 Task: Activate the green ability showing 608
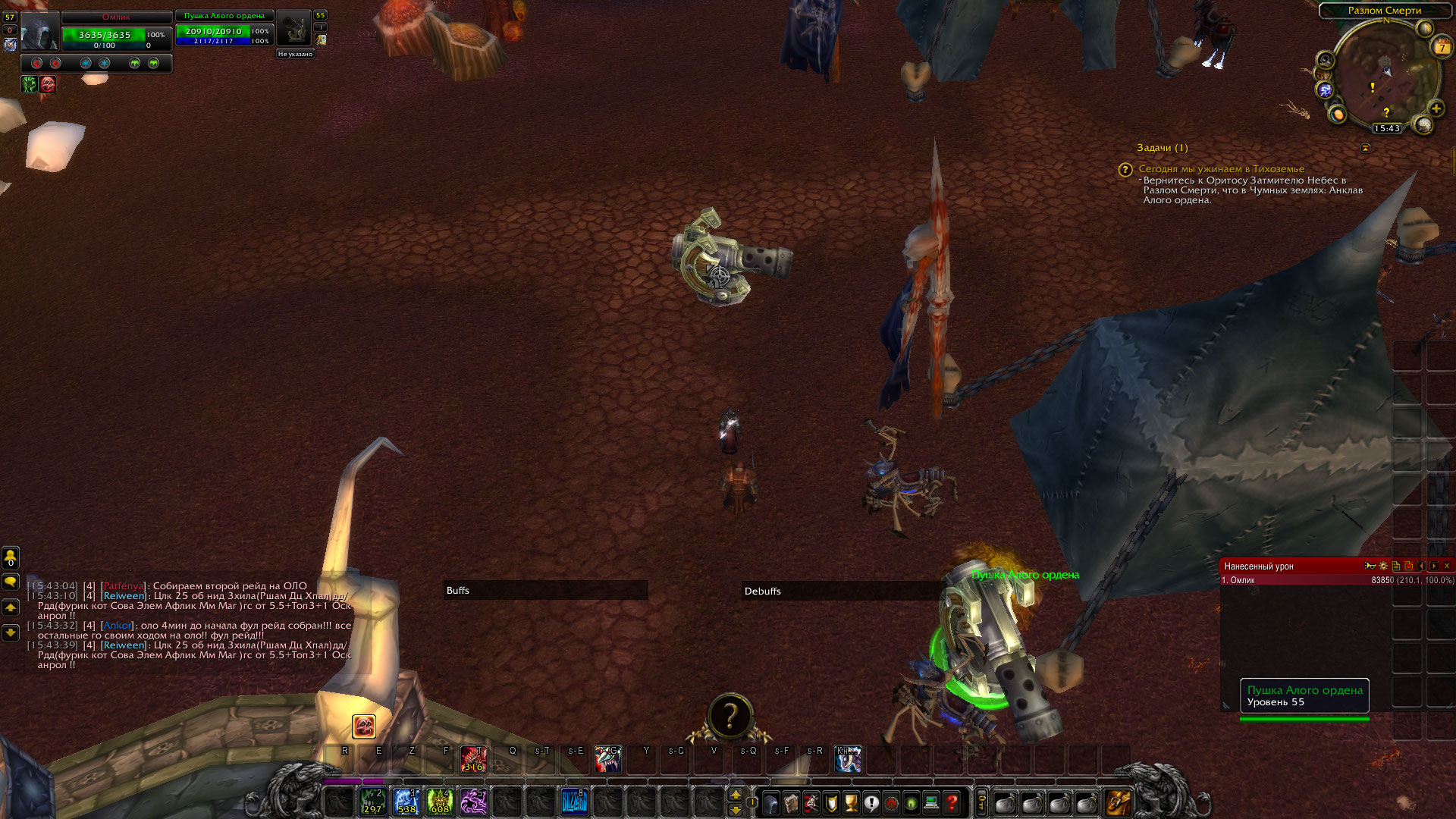pos(440,802)
